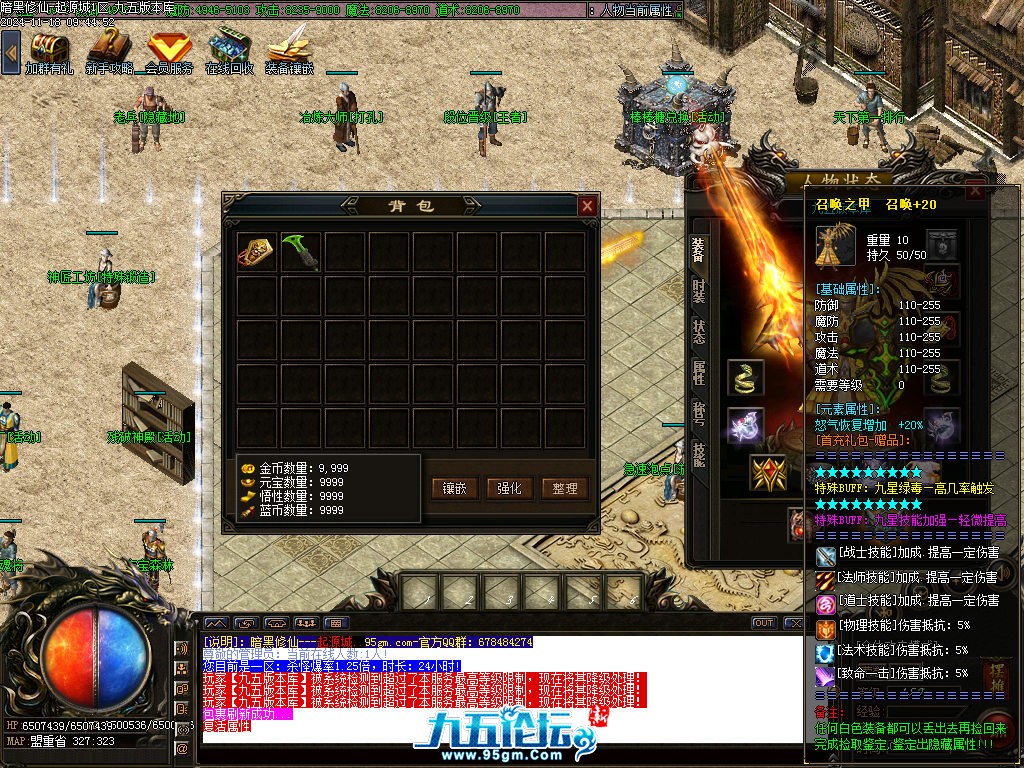Image resolution: width=1024 pixels, height=768 pixels.
Task: Open the 属性 (attributes) tab
Action: 699,373
